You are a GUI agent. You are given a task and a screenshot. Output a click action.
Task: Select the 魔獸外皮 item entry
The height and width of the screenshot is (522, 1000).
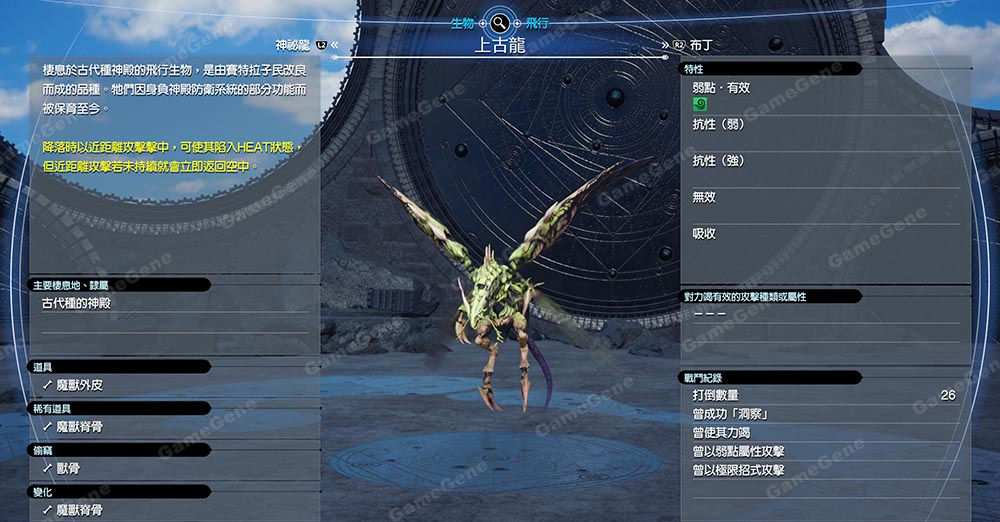click(x=79, y=384)
